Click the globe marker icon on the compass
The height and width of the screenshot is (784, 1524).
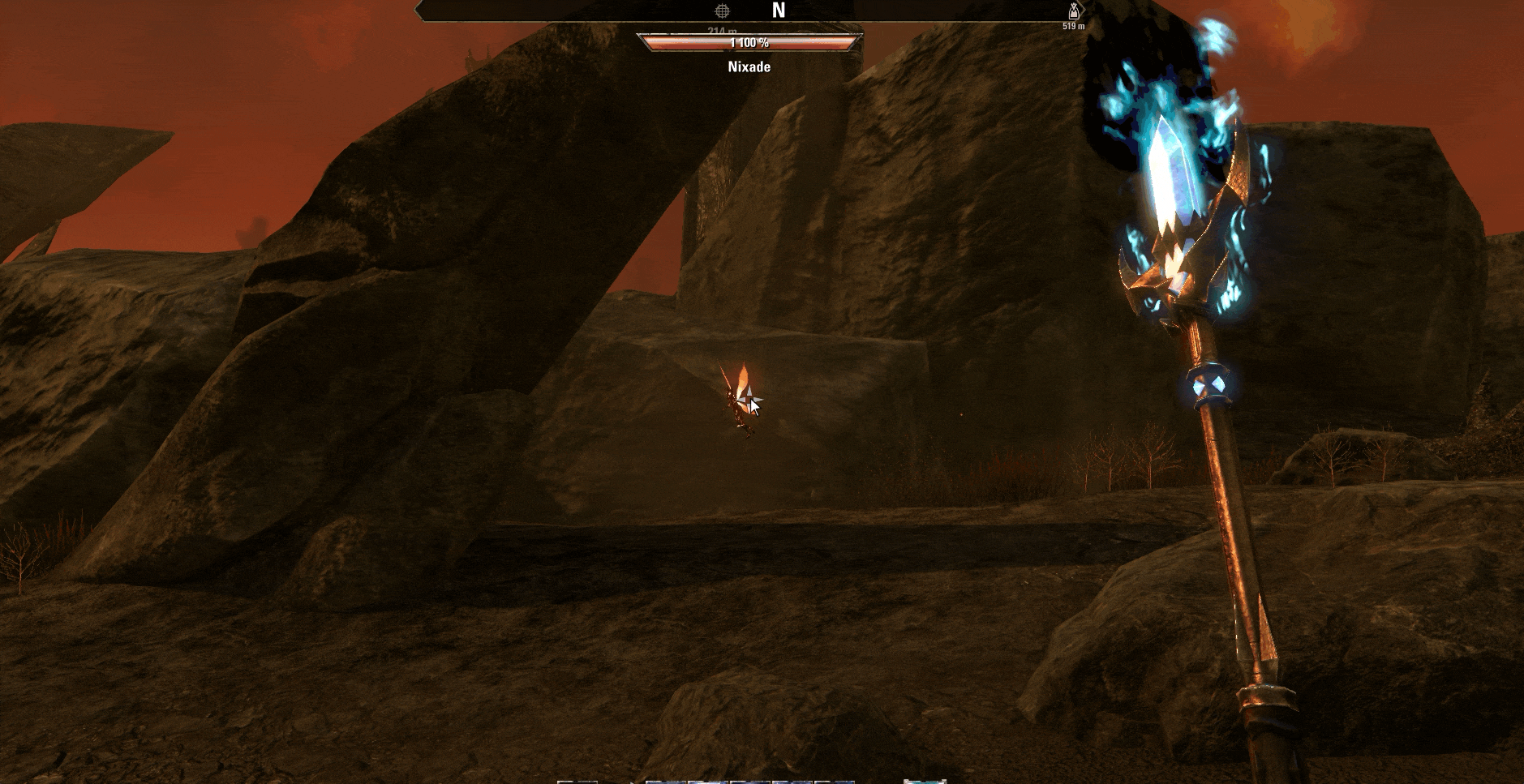[724, 12]
